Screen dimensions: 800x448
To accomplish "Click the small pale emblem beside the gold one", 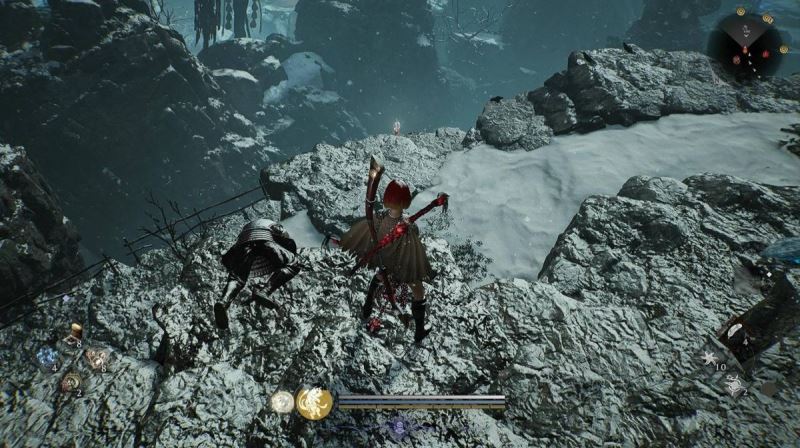I will pyautogui.click(x=282, y=402).
